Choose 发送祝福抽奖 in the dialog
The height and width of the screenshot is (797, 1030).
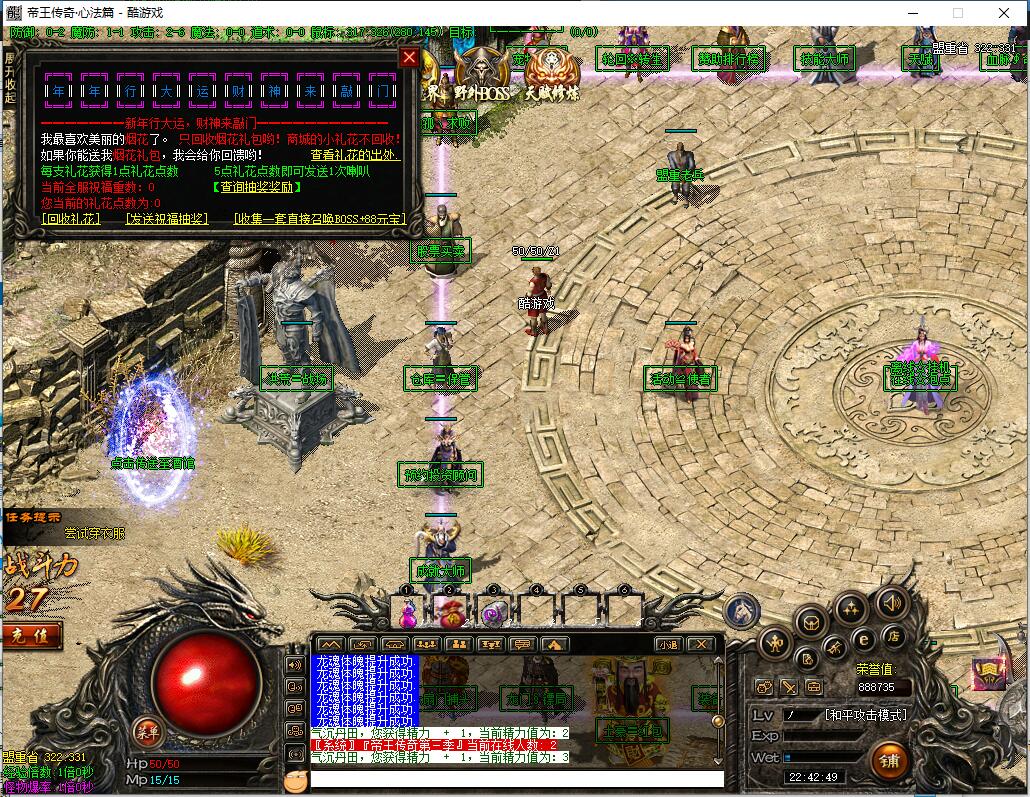click(x=166, y=218)
